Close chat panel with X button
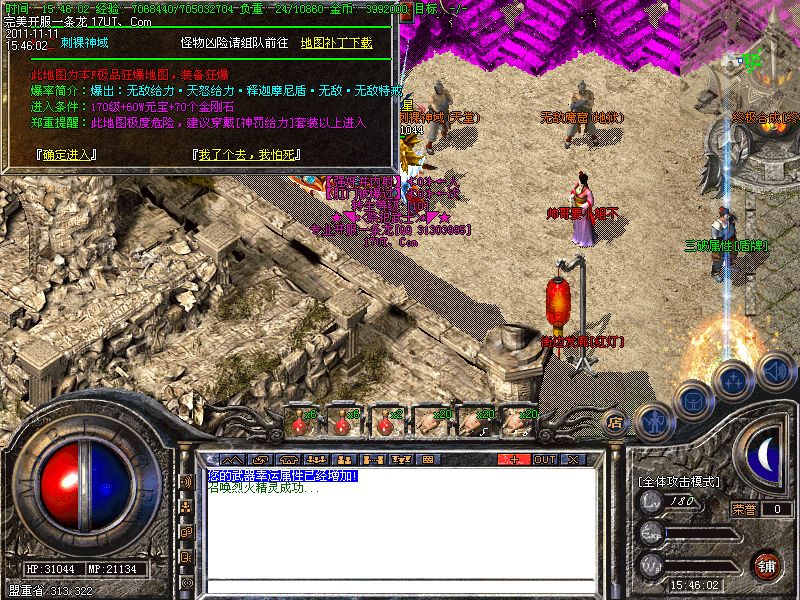 573,459
